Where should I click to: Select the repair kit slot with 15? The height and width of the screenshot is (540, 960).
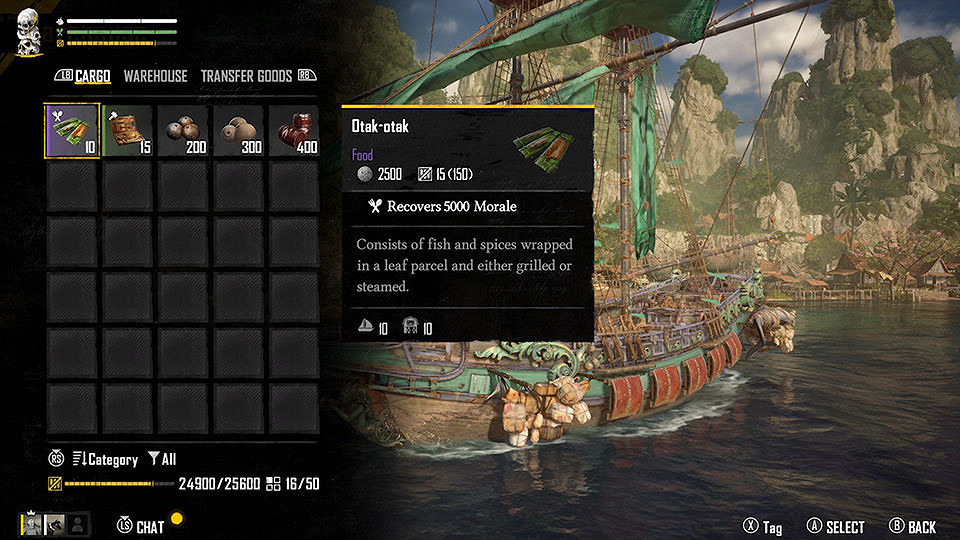pyautogui.click(x=127, y=131)
